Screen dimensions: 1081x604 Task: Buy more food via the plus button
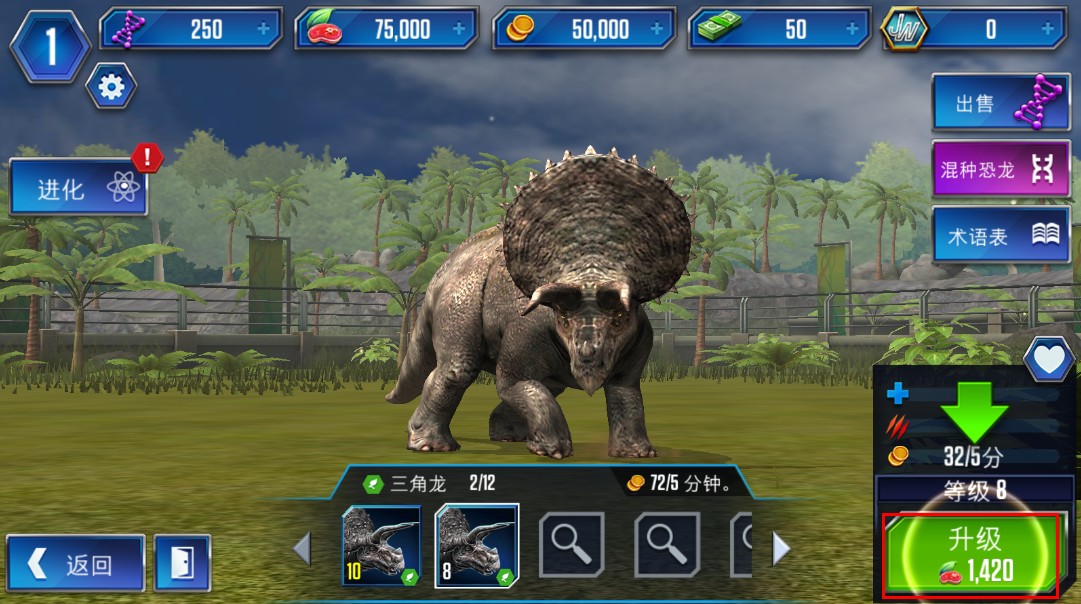(x=460, y=29)
